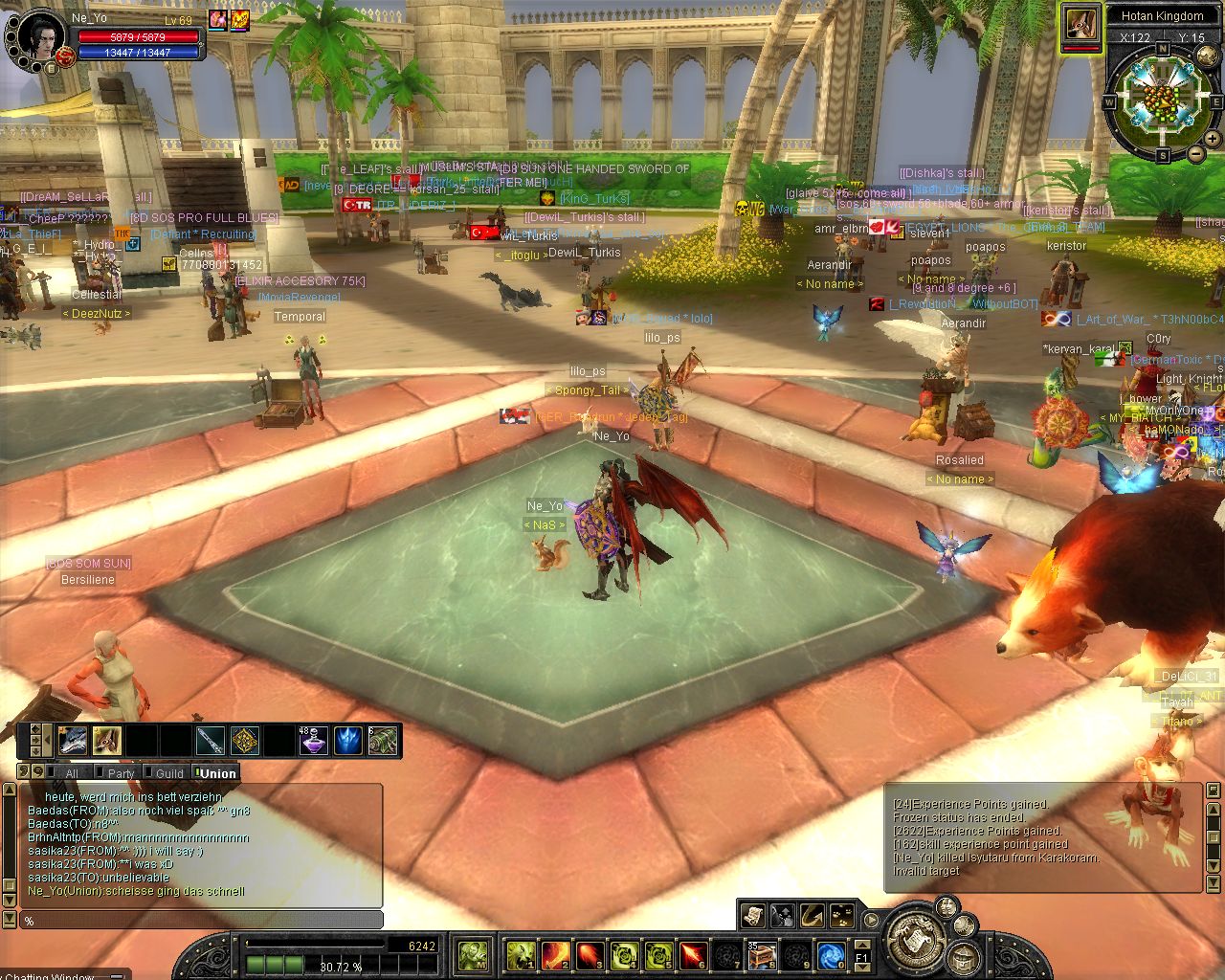Zoom out the minimap with minus button
The image size is (1225, 980).
coord(1196,154)
